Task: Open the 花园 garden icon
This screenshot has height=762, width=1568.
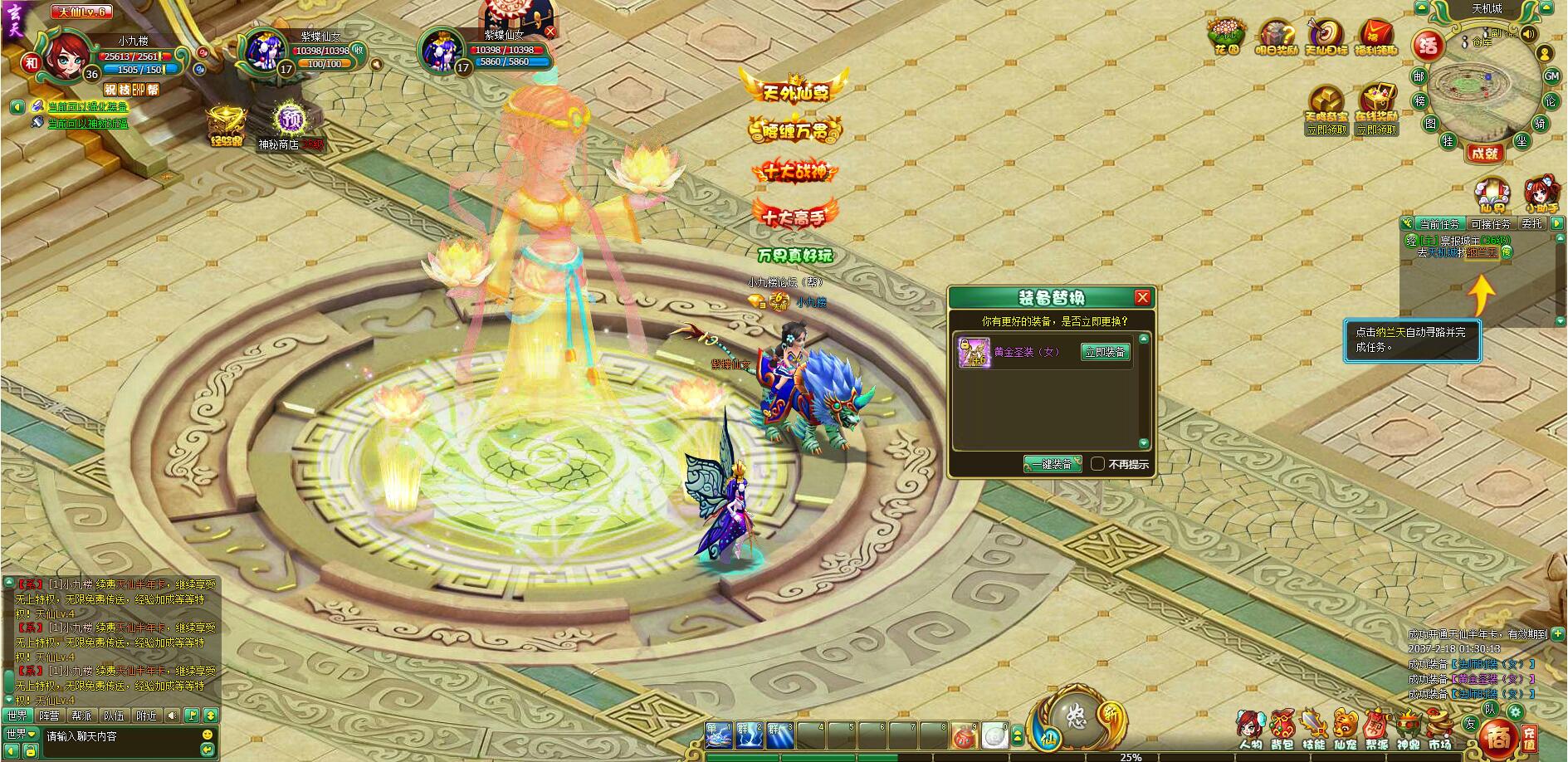Action: pyautogui.click(x=1227, y=37)
